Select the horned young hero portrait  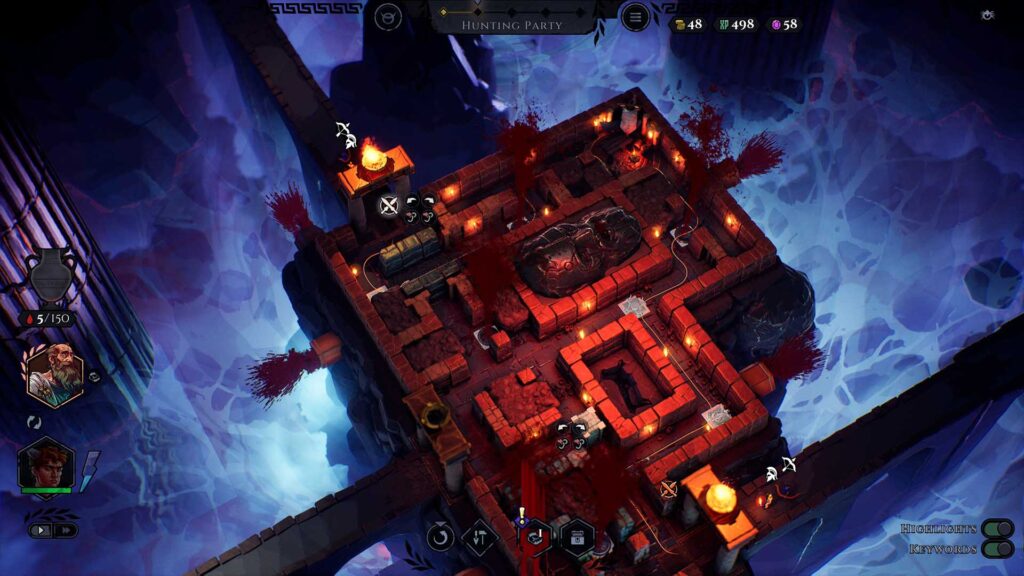click(x=46, y=464)
